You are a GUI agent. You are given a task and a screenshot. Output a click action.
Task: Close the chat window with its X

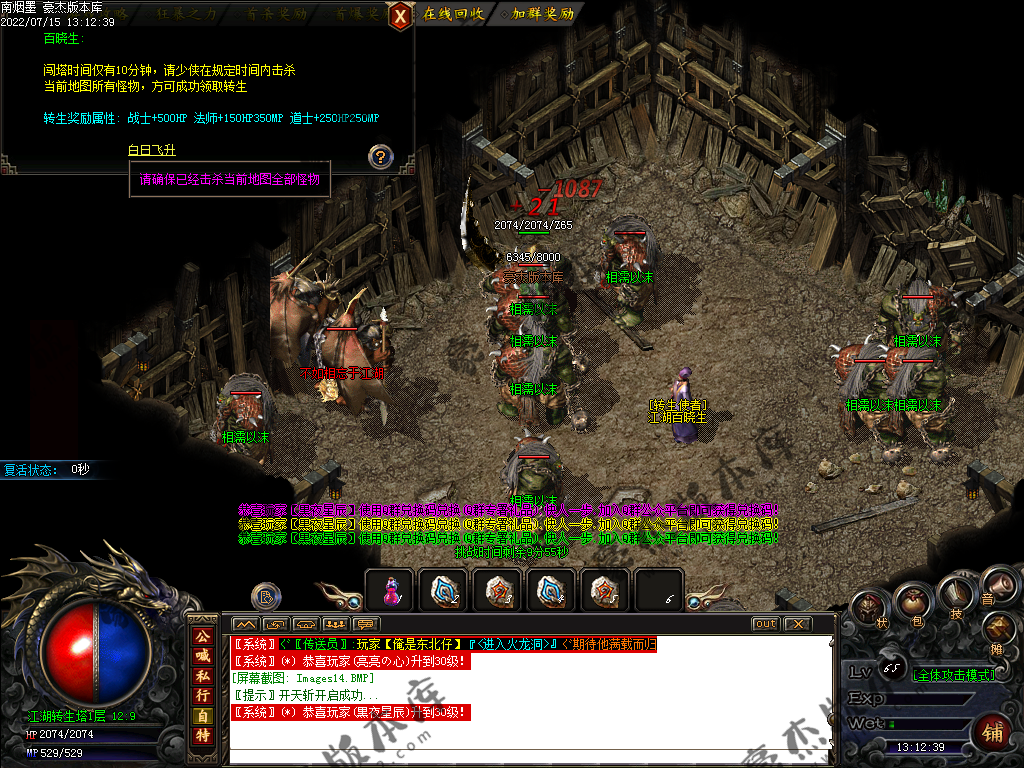coord(795,624)
